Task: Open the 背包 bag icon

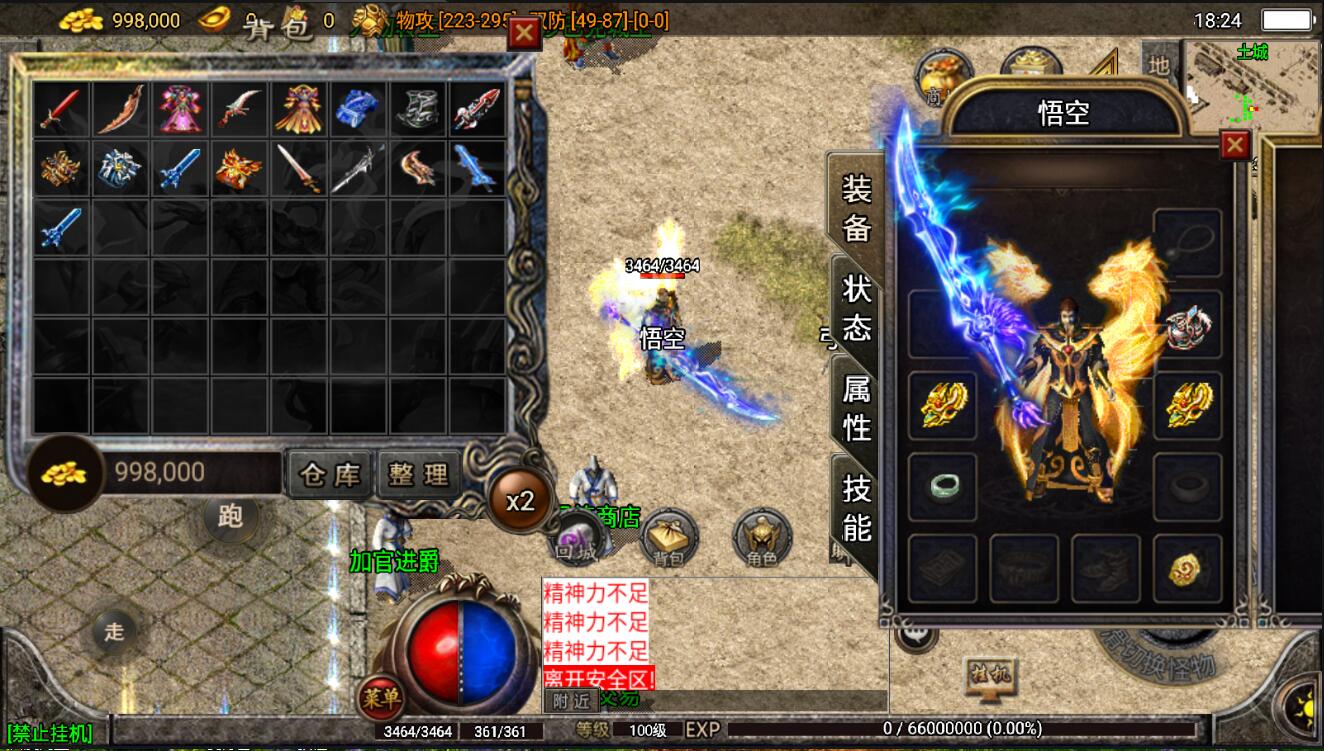Action: coord(668,538)
